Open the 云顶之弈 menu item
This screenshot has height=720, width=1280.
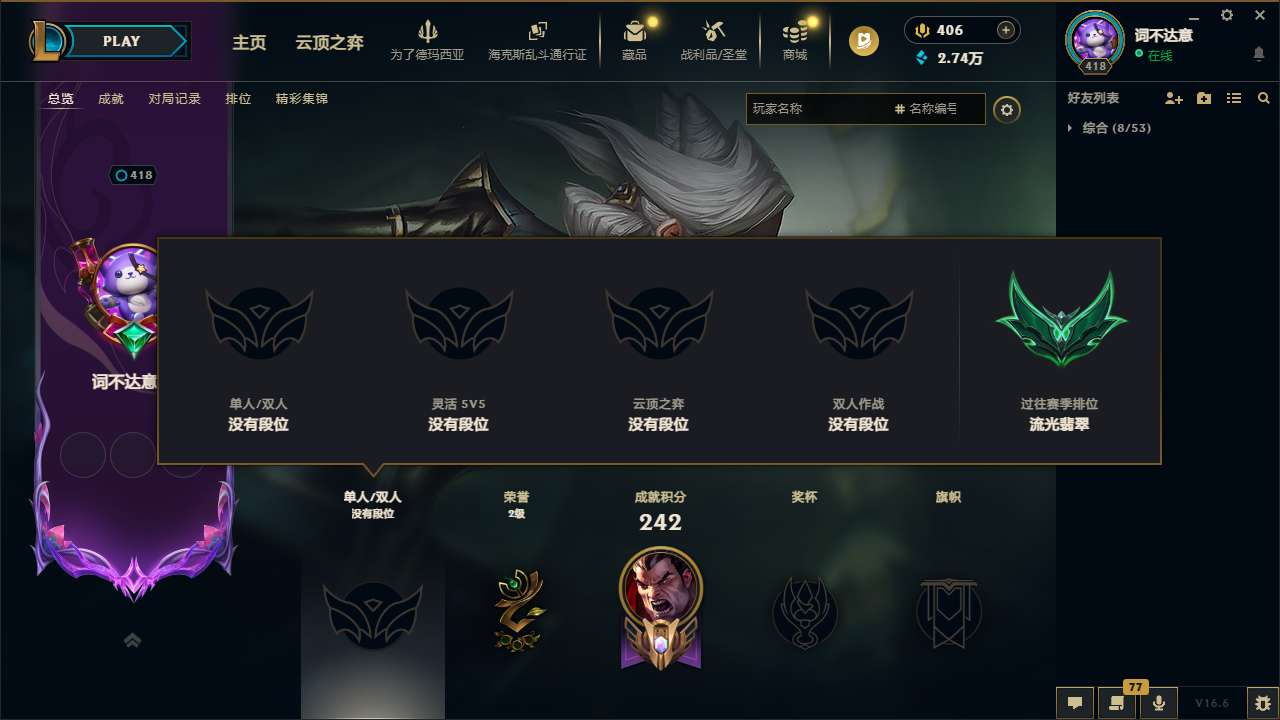tap(328, 43)
